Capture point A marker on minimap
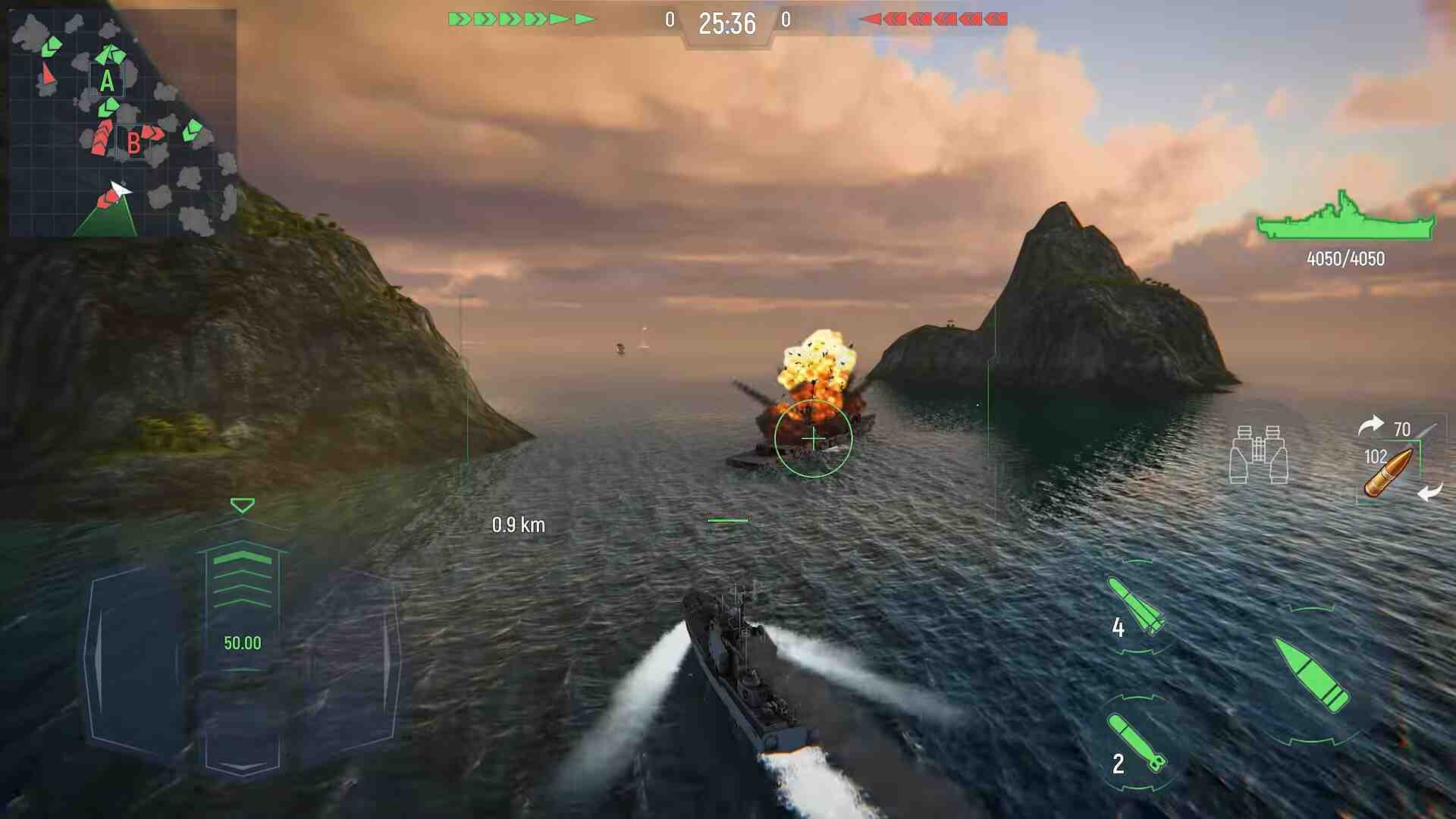The image size is (1456, 819). coord(107,80)
